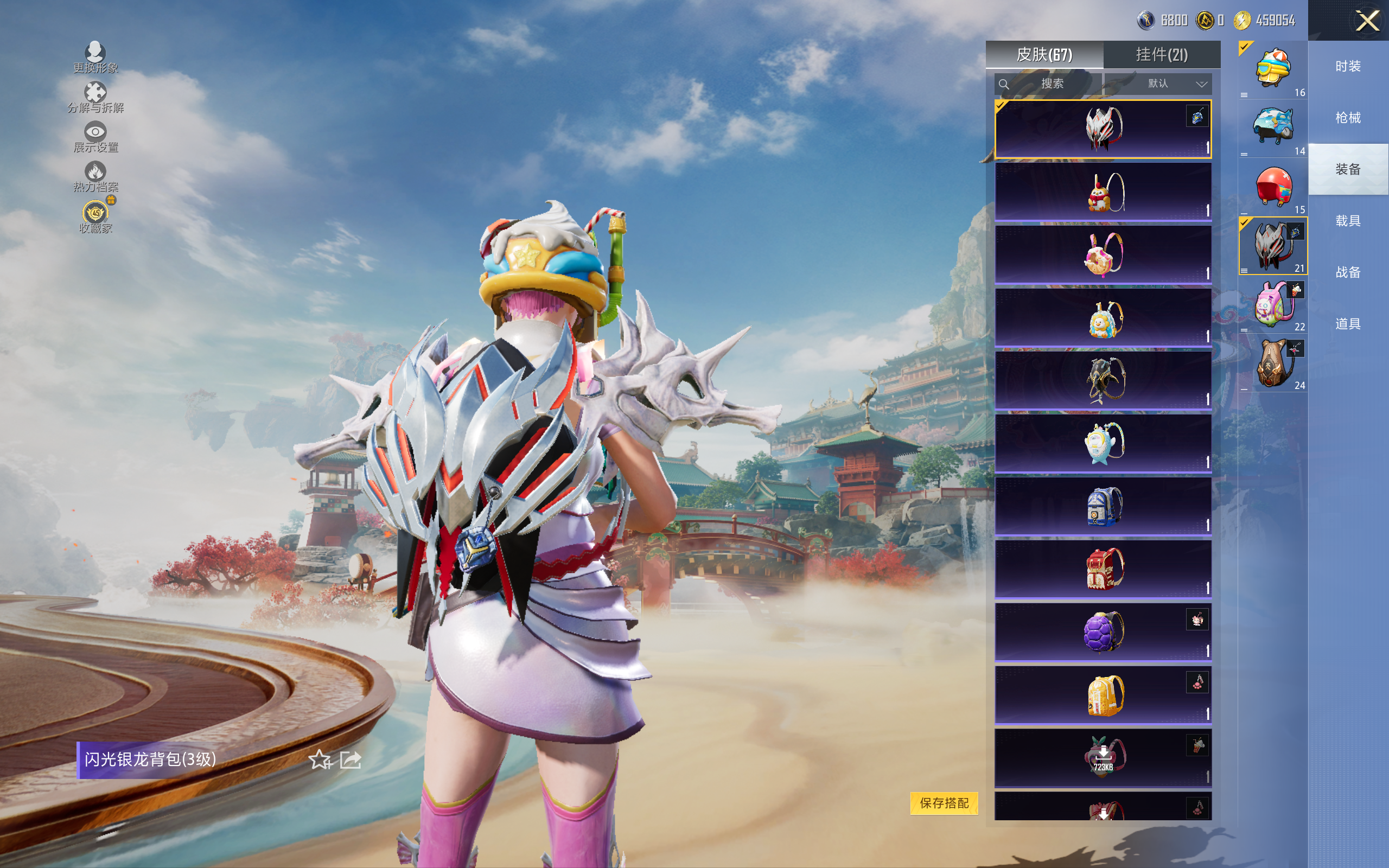This screenshot has width=1389, height=868.
Task: Save outfit with 保存搭配 button
Action: tap(944, 802)
